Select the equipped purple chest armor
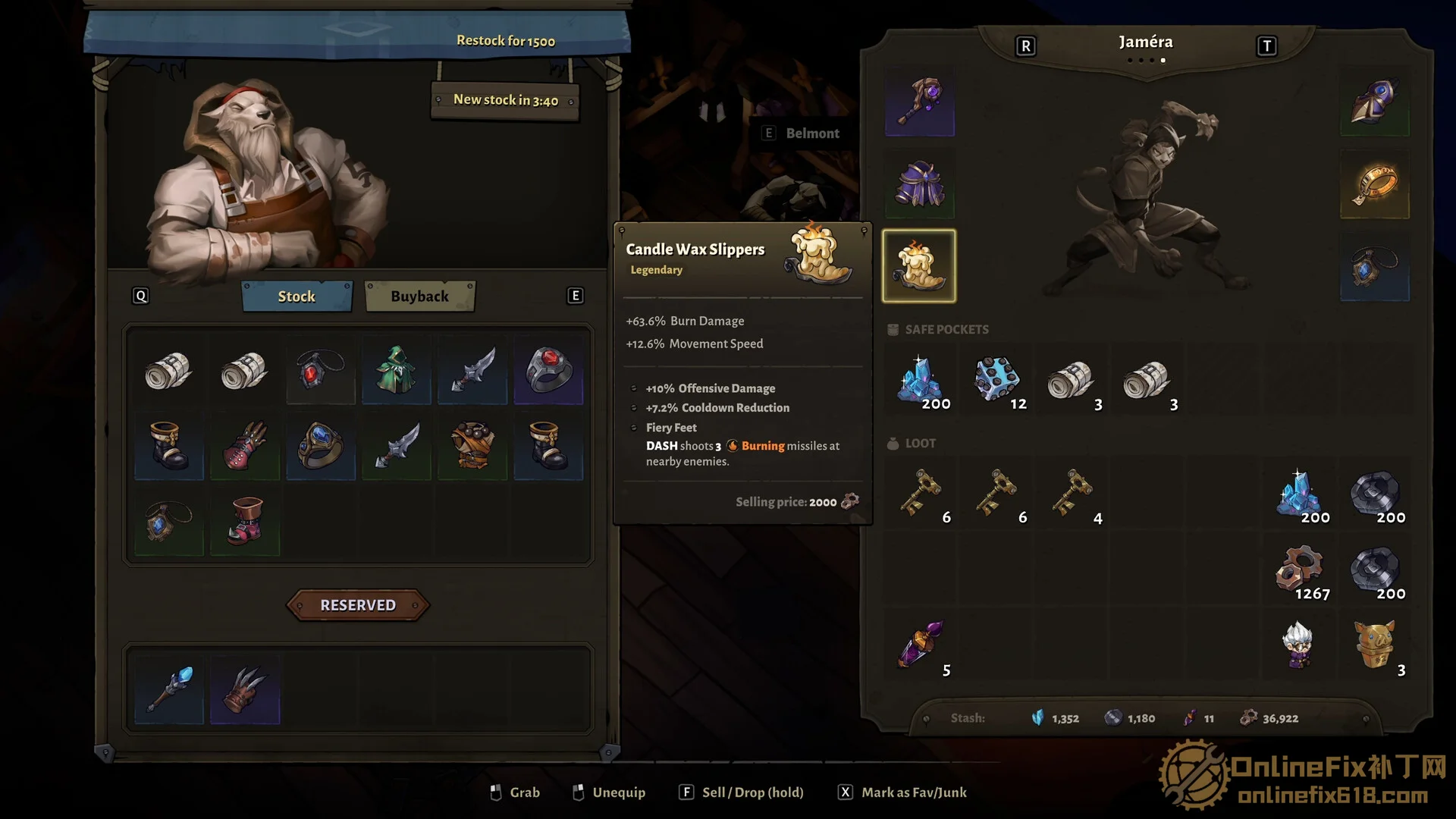 point(919,184)
